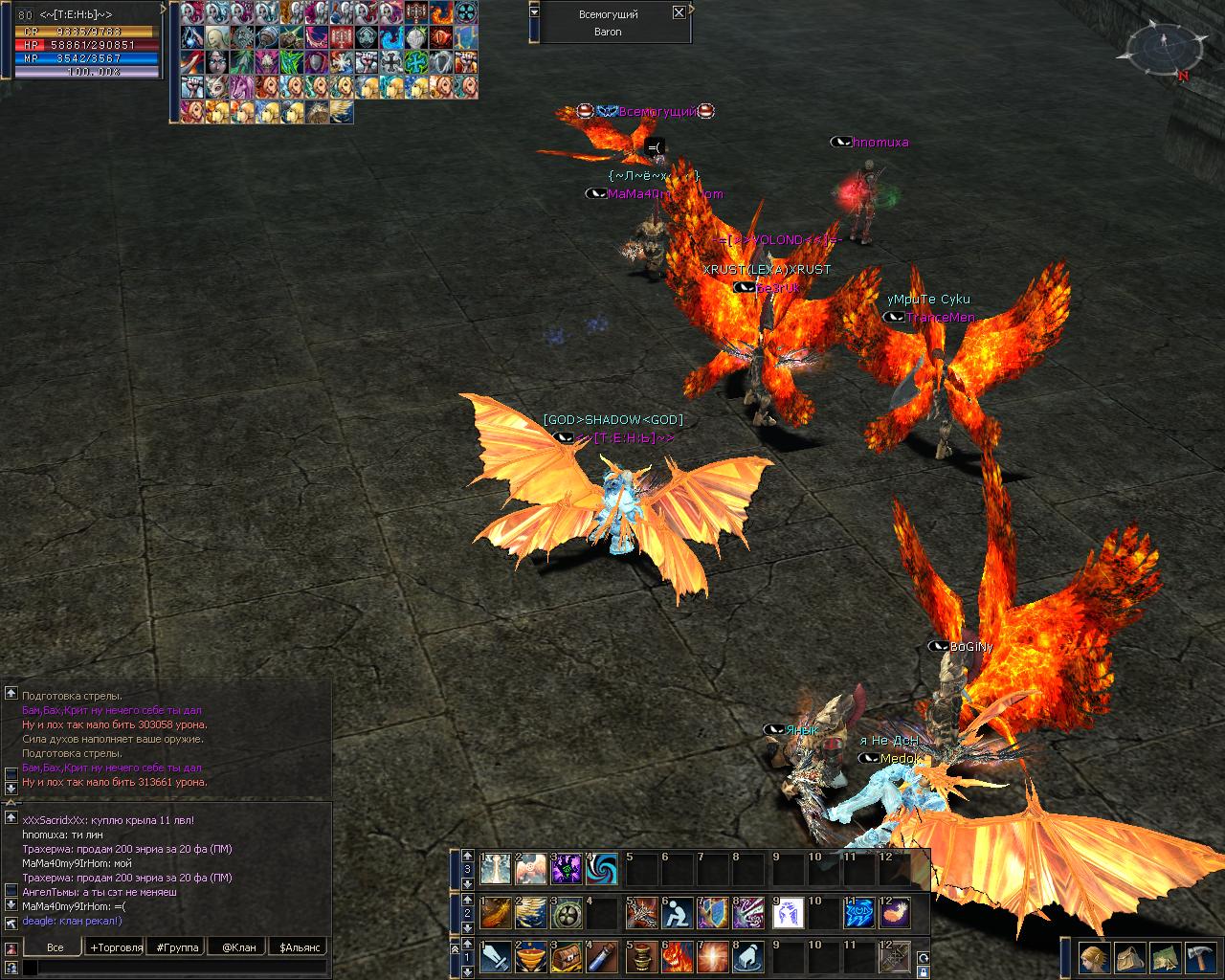Open the treasure chest hotbar slot
The height and width of the screenshot is (980, 1225).
pyautogui.click(x=568, y=957)
